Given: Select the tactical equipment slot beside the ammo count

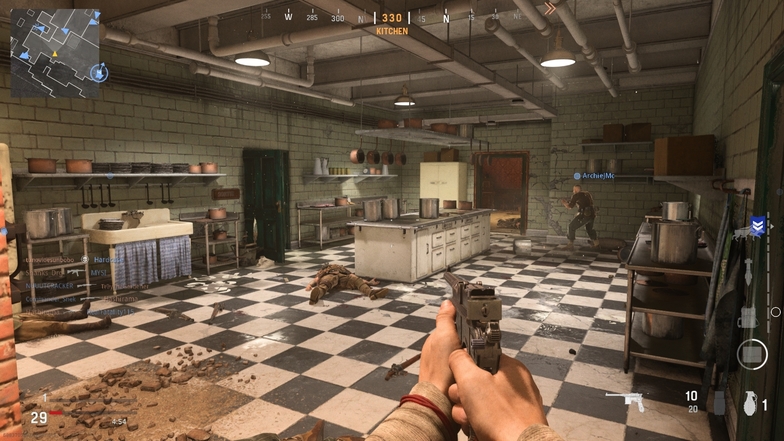Looking at the screenshot, I should (719, 402).
